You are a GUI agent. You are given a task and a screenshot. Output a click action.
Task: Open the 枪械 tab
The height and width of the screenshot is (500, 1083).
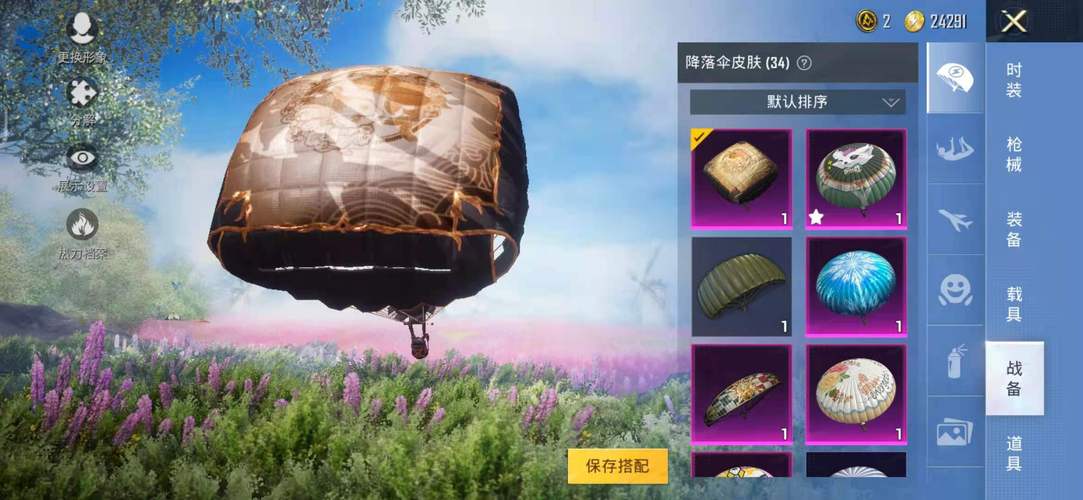(x=1014, y=155)
